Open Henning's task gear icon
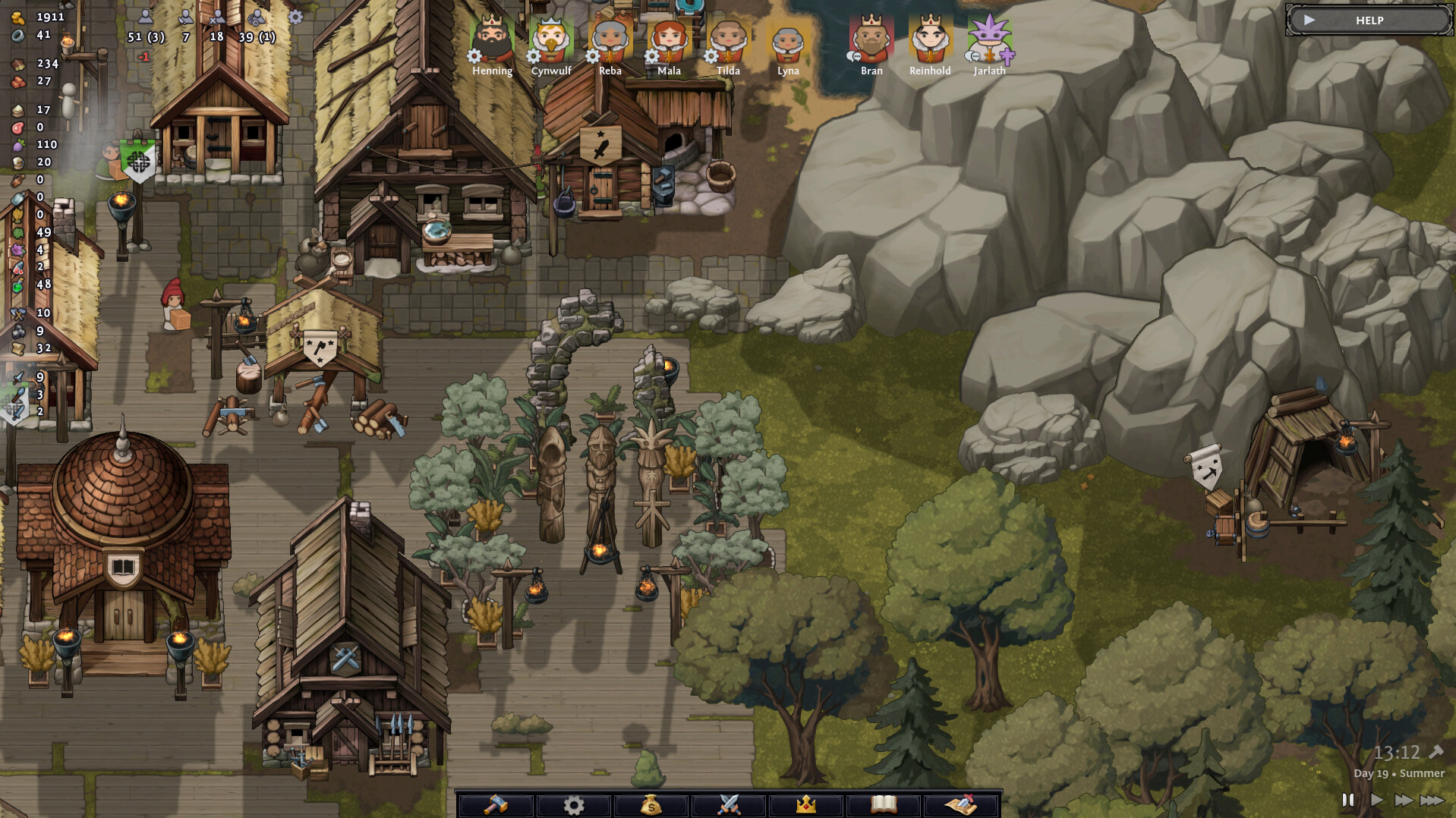The height and width of the screenshot is (818, 1456). (x=474, y=55)
